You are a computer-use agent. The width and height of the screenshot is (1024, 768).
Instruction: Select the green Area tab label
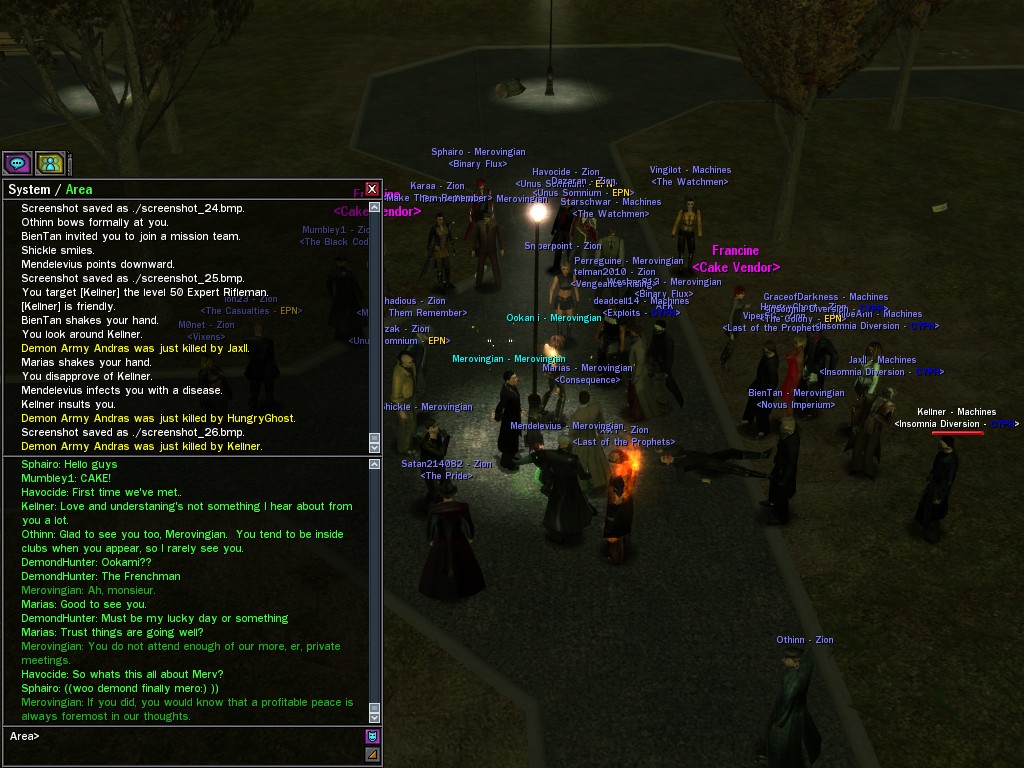(79, 190)
